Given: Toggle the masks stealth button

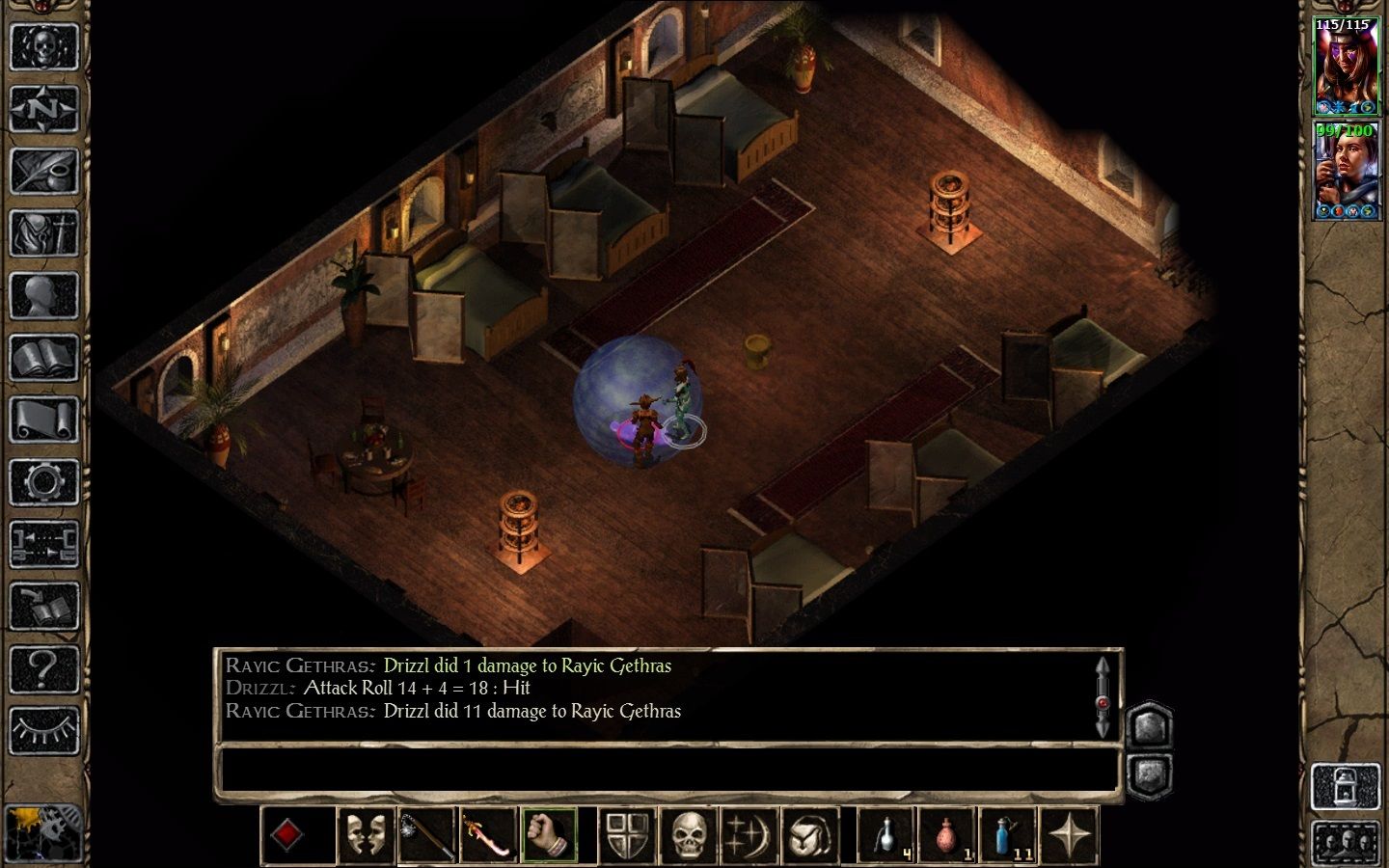Looking at the screenshot, I should 366,835.
